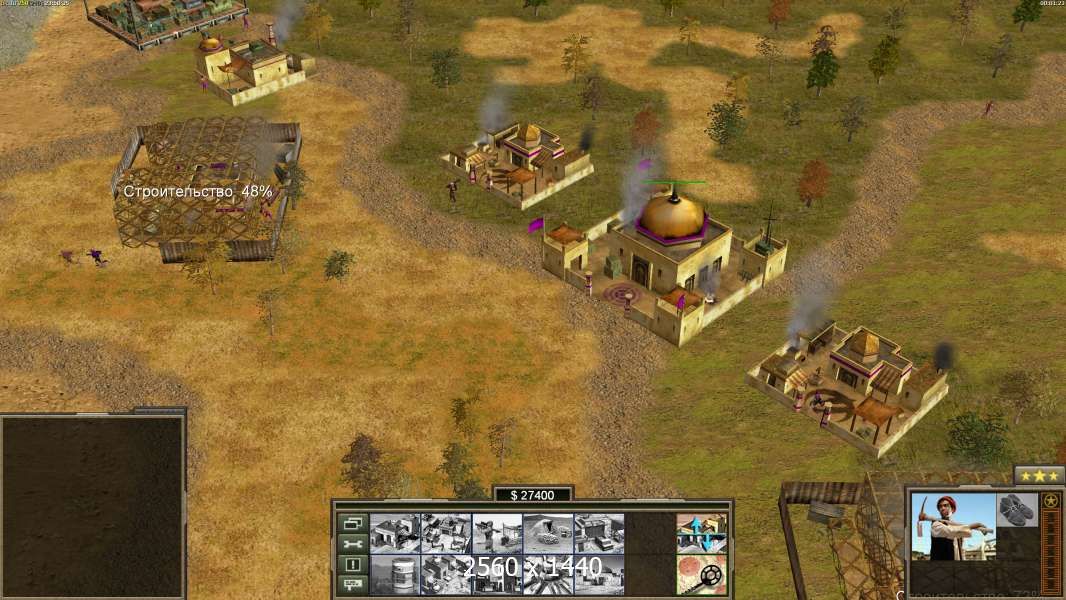The width and height of the screenshot is (1066, 600).
Task: Open the three-star General's powers button
Action: pyautogui.click(x=1039, y=475)
